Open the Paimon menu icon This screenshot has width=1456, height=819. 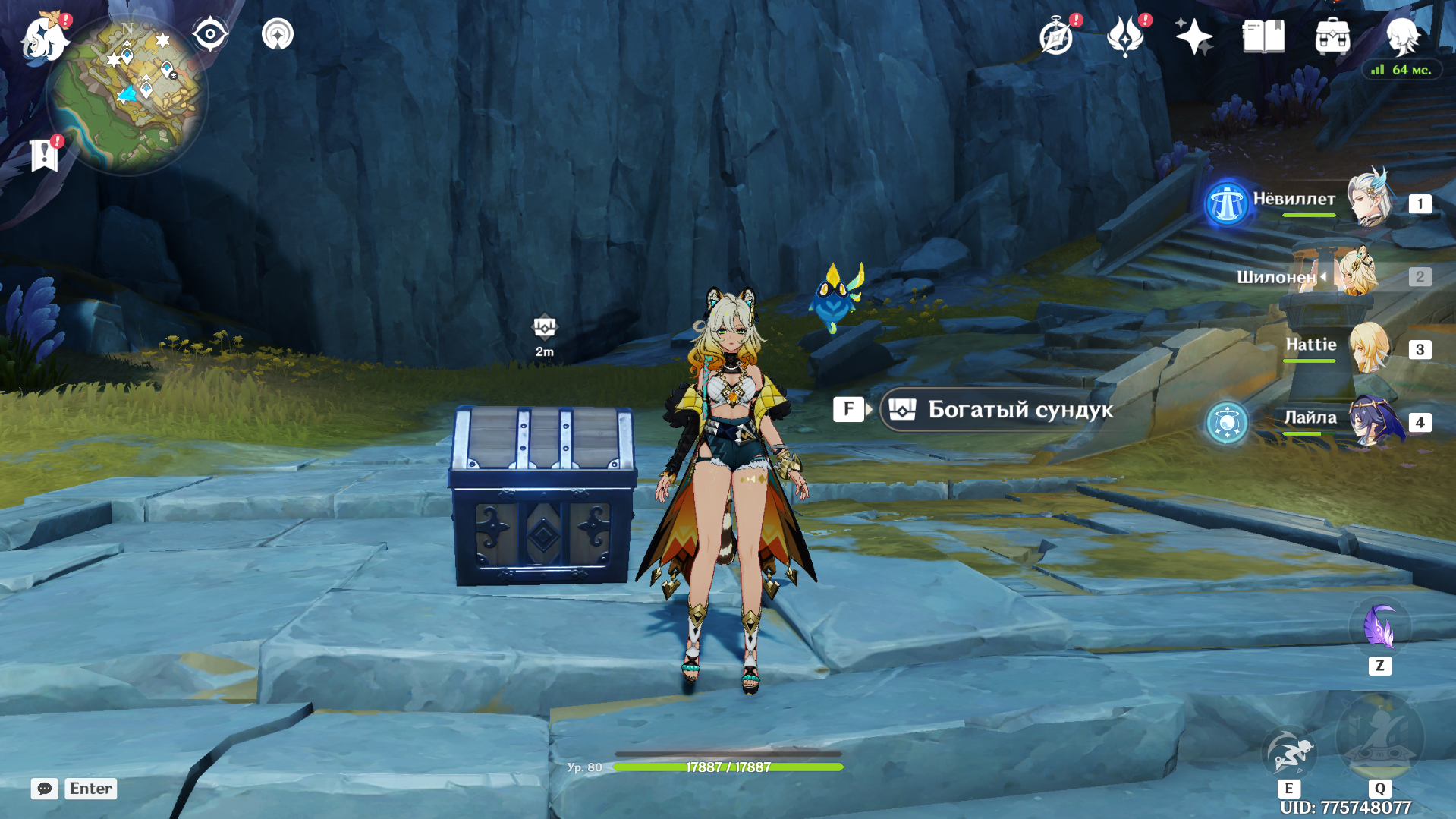[x=44, y=38]
